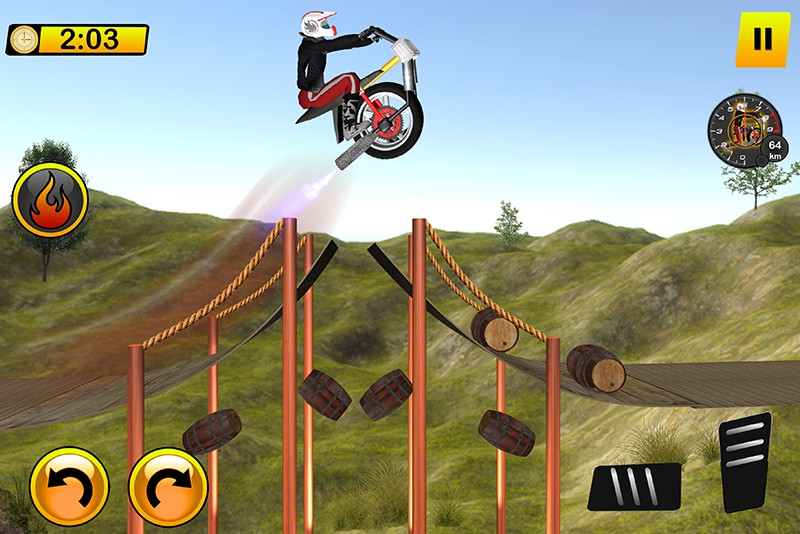Viewport: 800px width, 534px height.
Task: Tilt the bike forward with the right arrow
Action: point(167,487)
